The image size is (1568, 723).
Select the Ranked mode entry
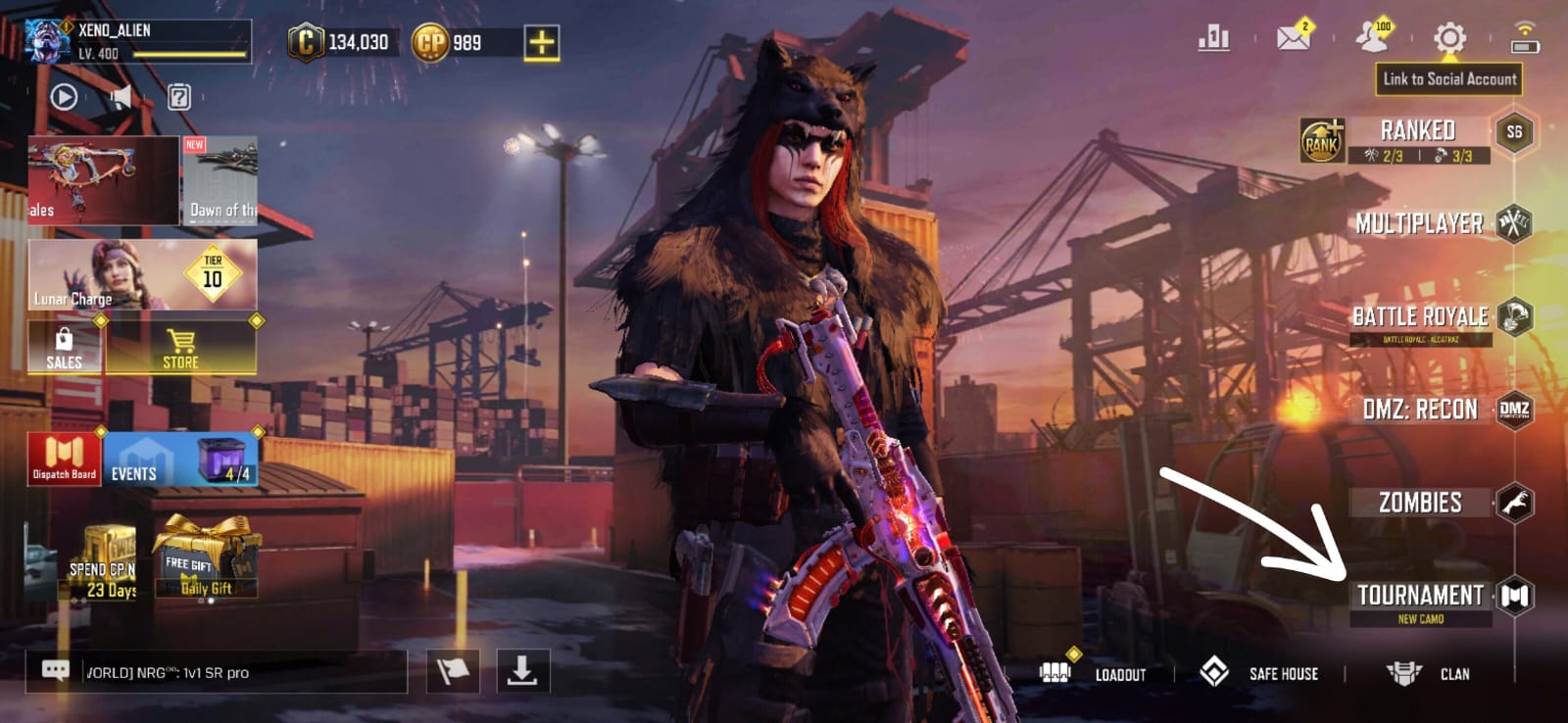[x=1417, y=131]
